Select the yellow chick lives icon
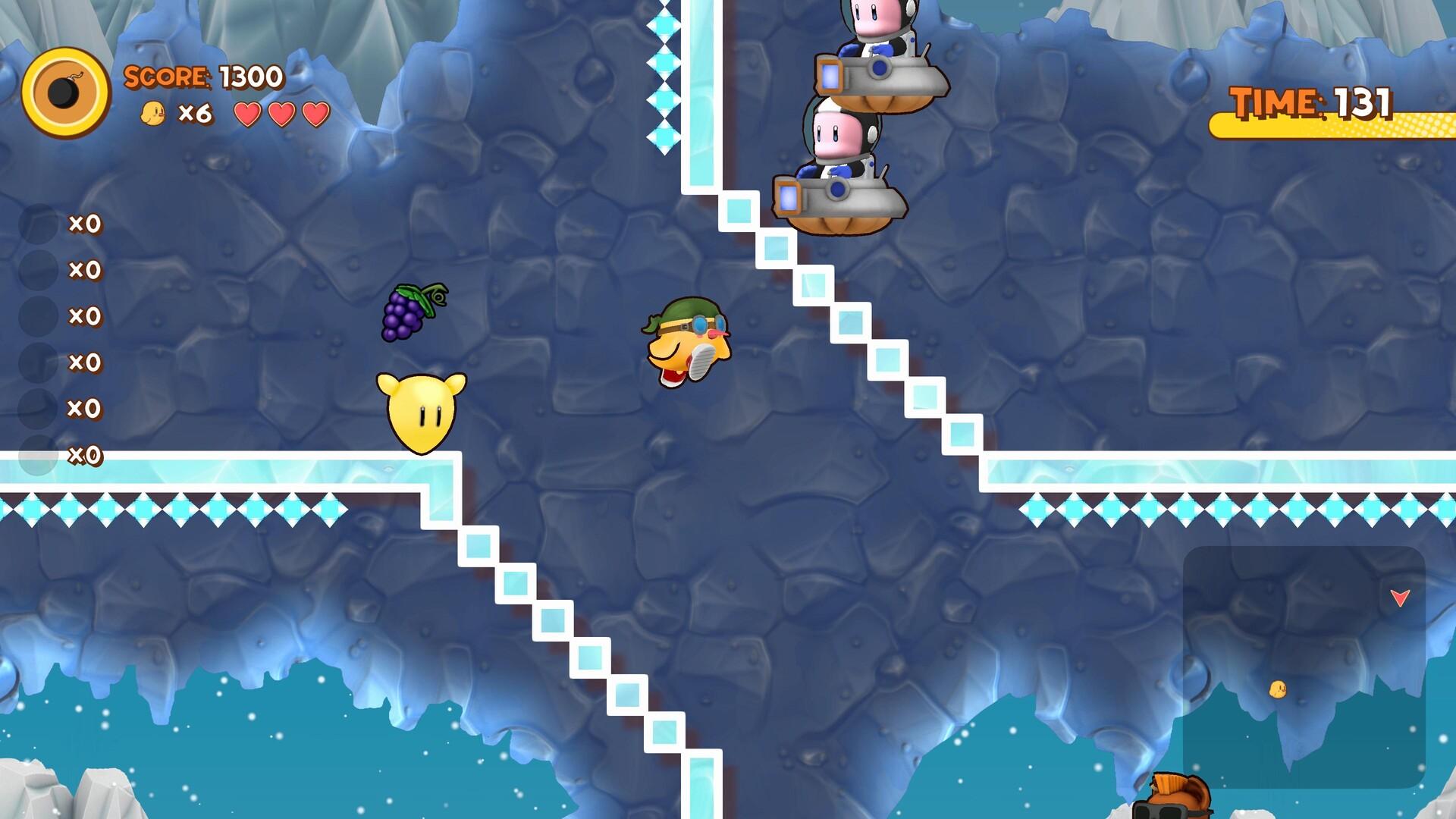Viewport: 1456px width, 819px height. click(153, 114)
